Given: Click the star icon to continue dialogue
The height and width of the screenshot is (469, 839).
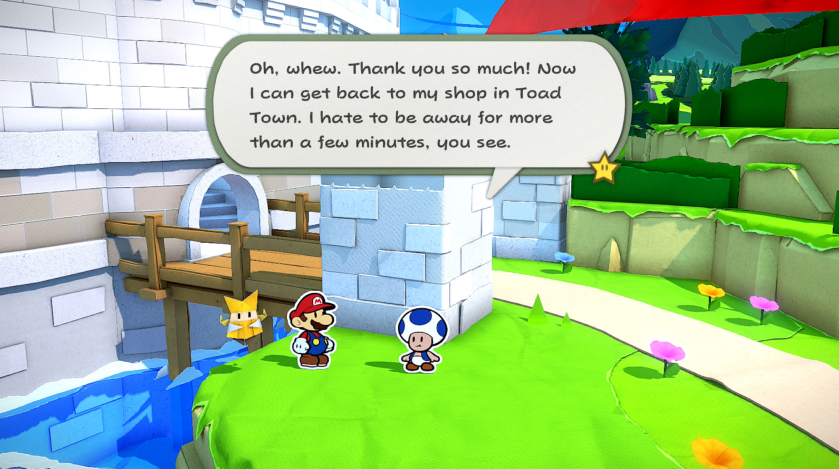Looking at the screenshot, I should coord(604,168).
